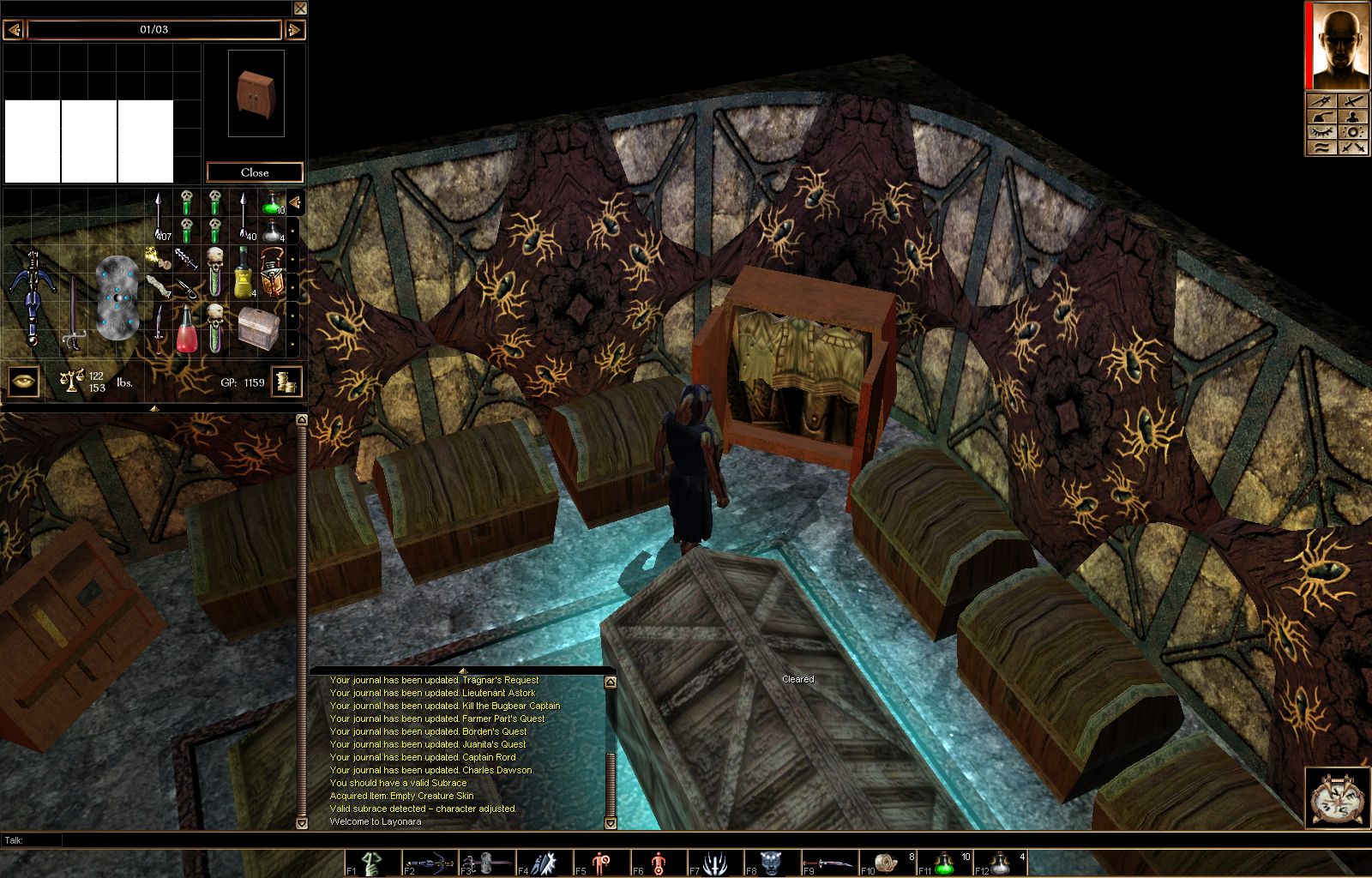Viewport: 1372px width, 878px height.
Task: Use the F11 green potion quickslot
Action: point(944,863)
